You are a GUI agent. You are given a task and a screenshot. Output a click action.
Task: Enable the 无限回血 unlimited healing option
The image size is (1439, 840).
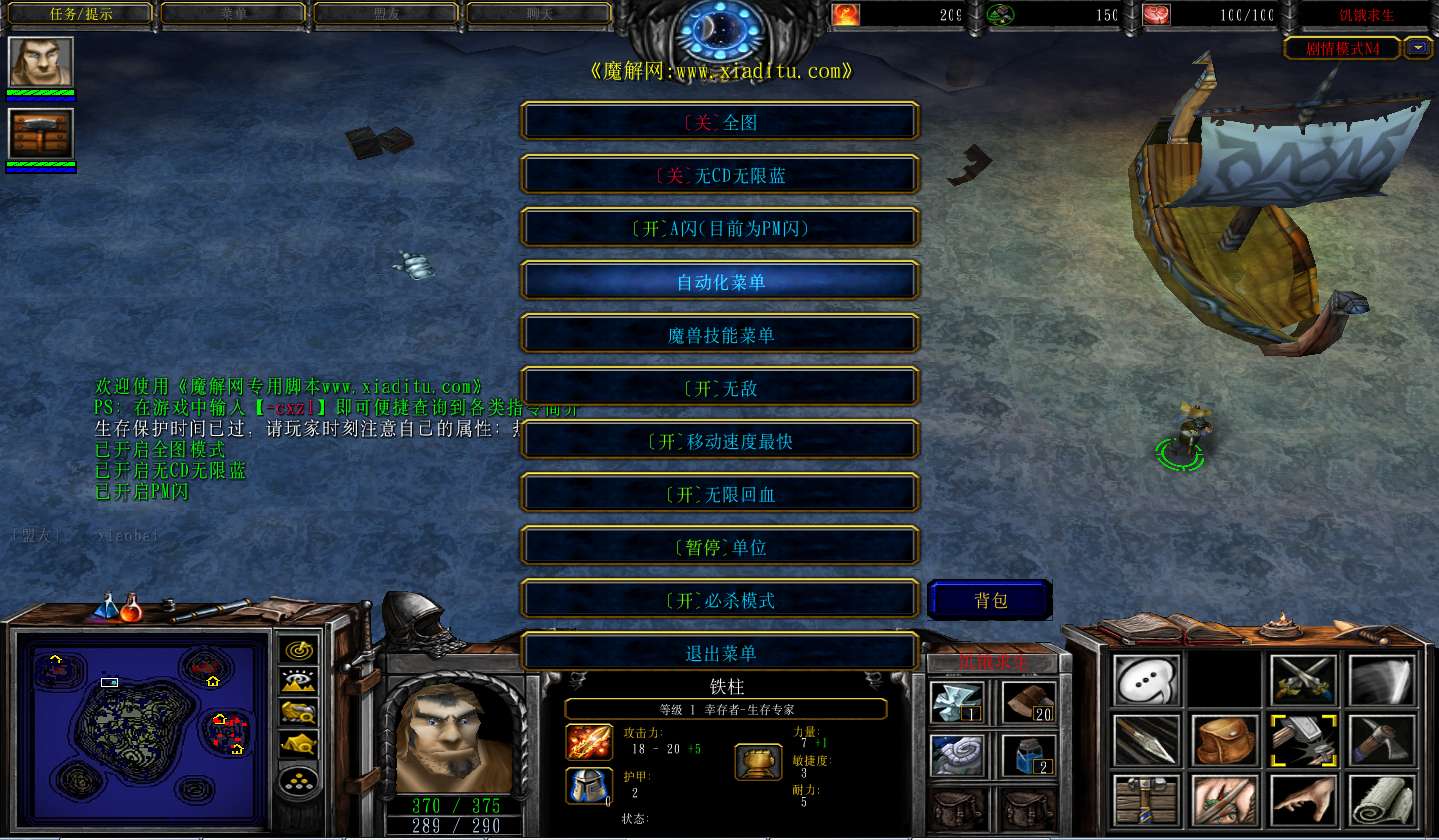pos(720,494)
